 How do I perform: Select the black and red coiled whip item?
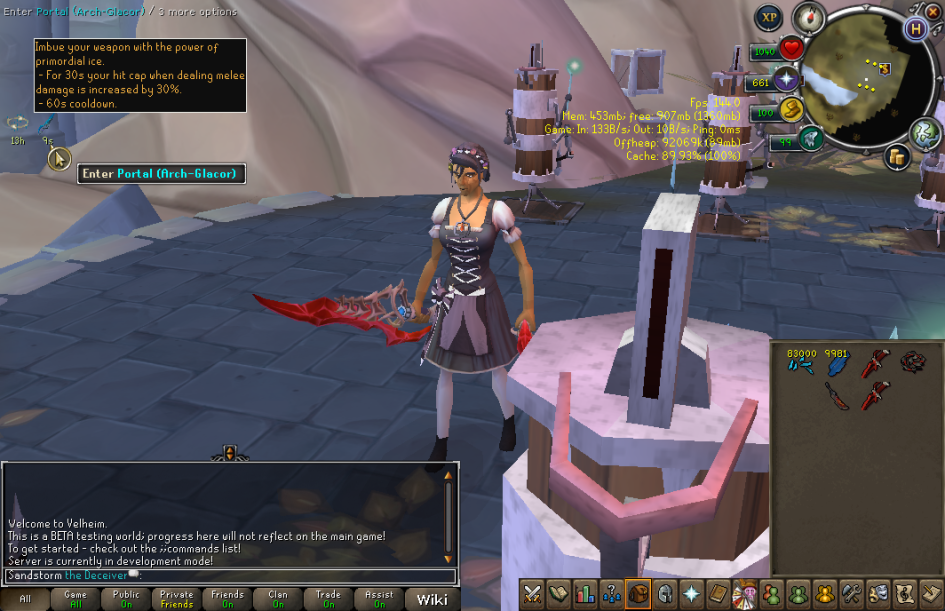912,362
